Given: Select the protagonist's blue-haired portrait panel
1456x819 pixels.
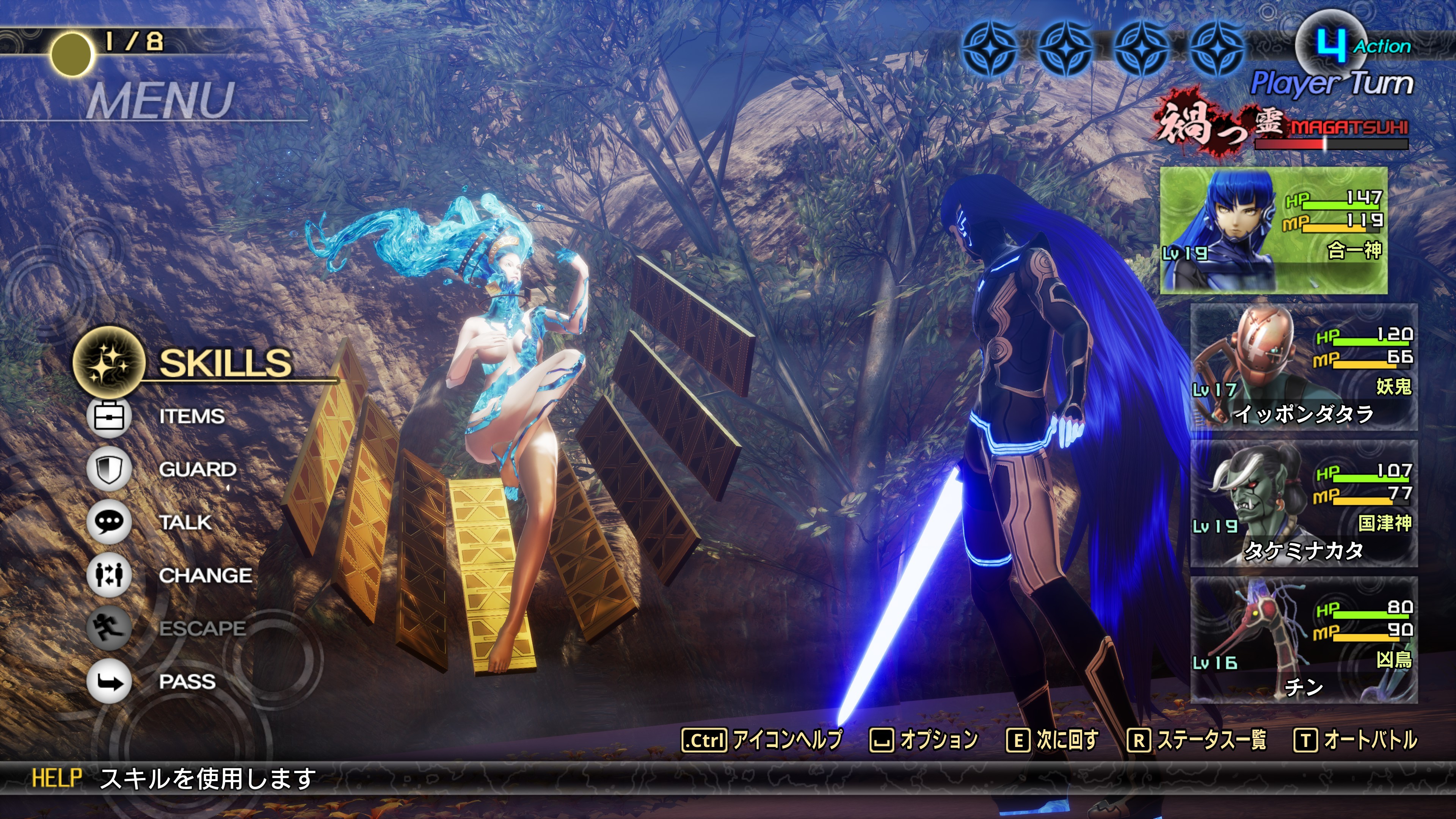Looking at the screenshot, I should (x=1274, y=230).
